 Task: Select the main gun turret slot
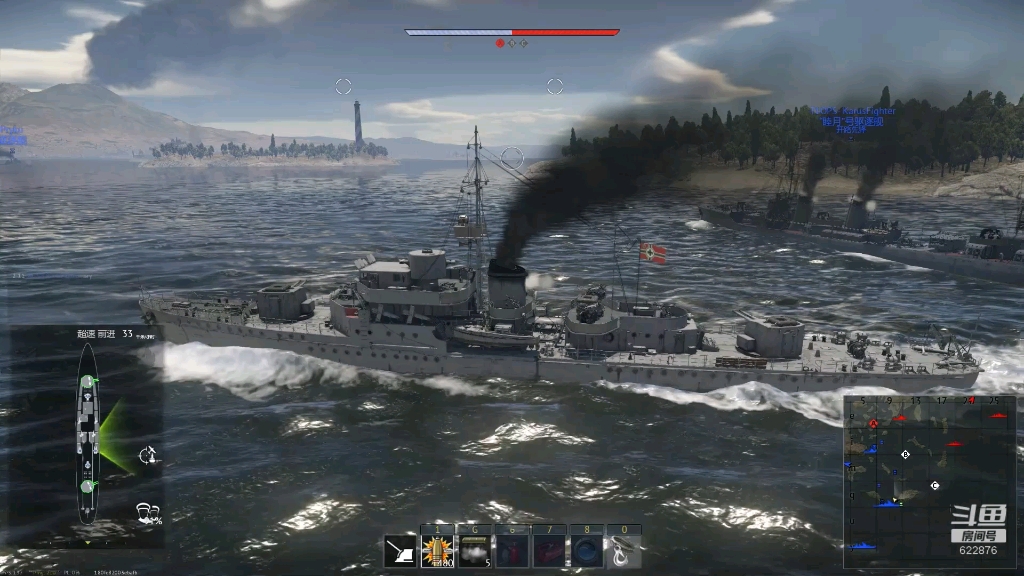click(400, 551)
